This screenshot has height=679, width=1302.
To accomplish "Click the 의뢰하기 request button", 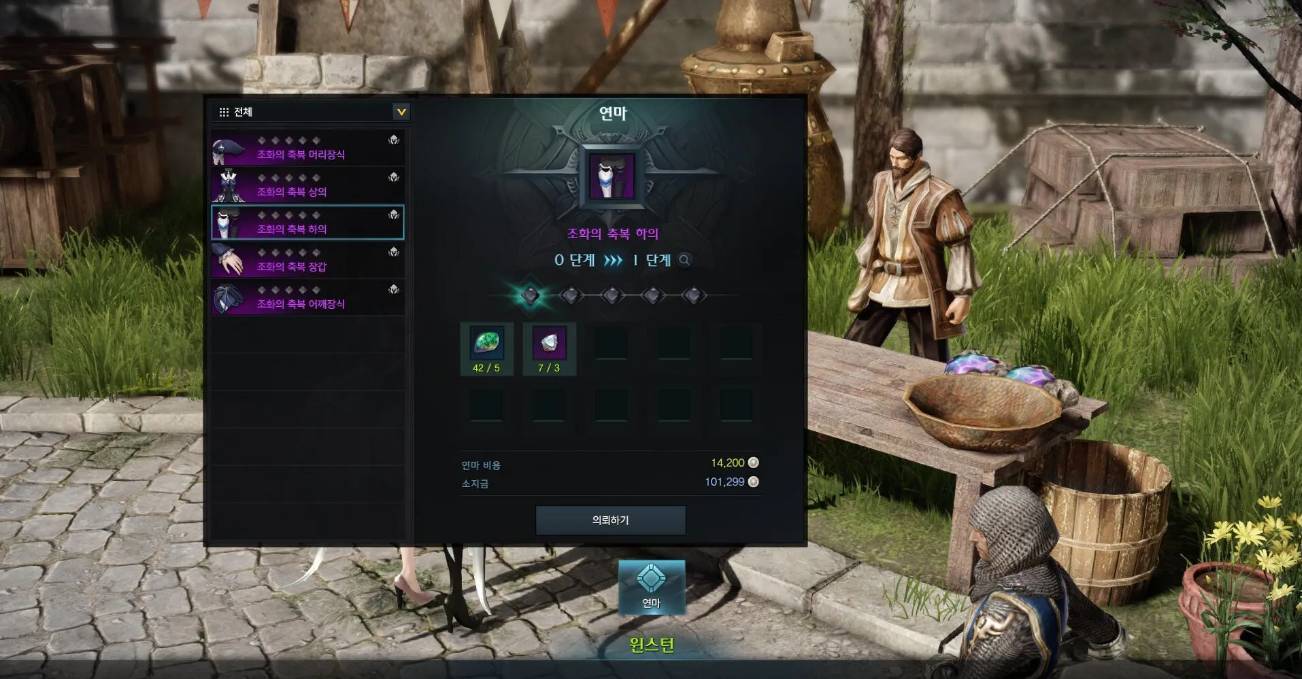I will coord(610,520).
